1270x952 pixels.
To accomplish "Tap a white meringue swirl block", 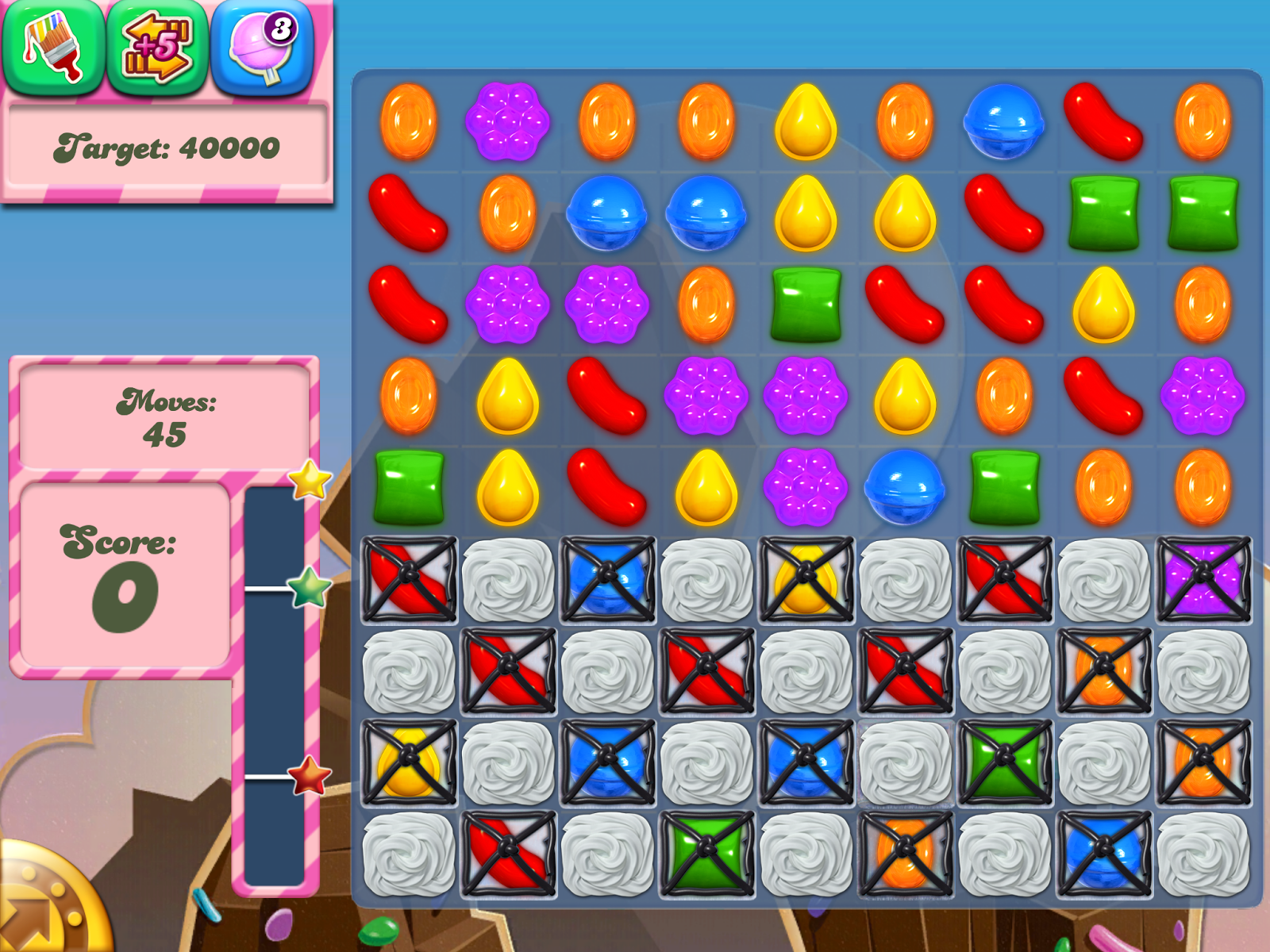I will pos(508,579).
